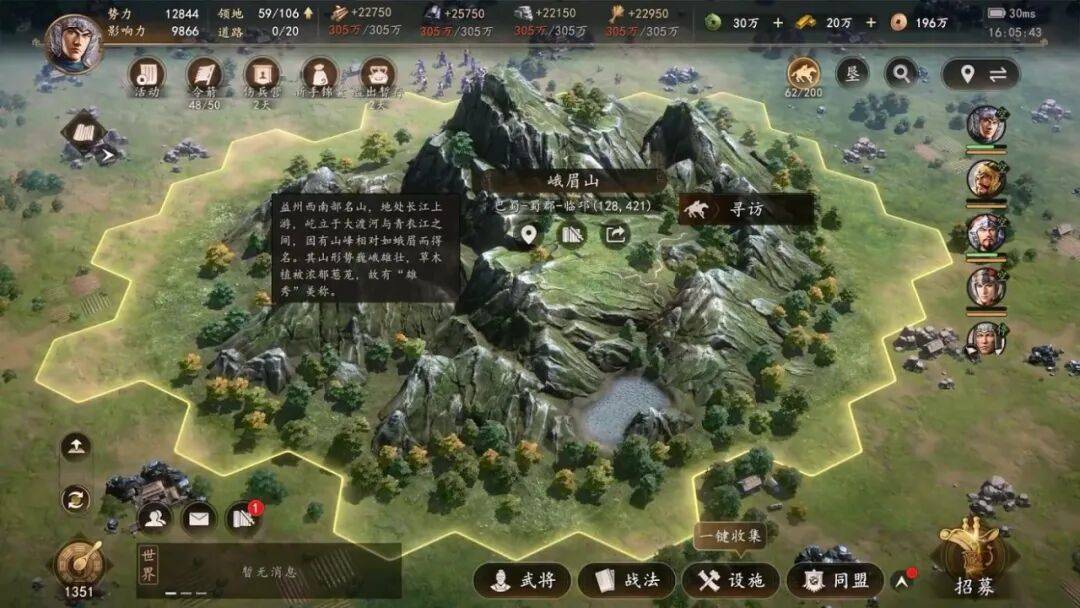
Task: Open the 令箭 command arrows icon
Action: [x=205, y=75]
